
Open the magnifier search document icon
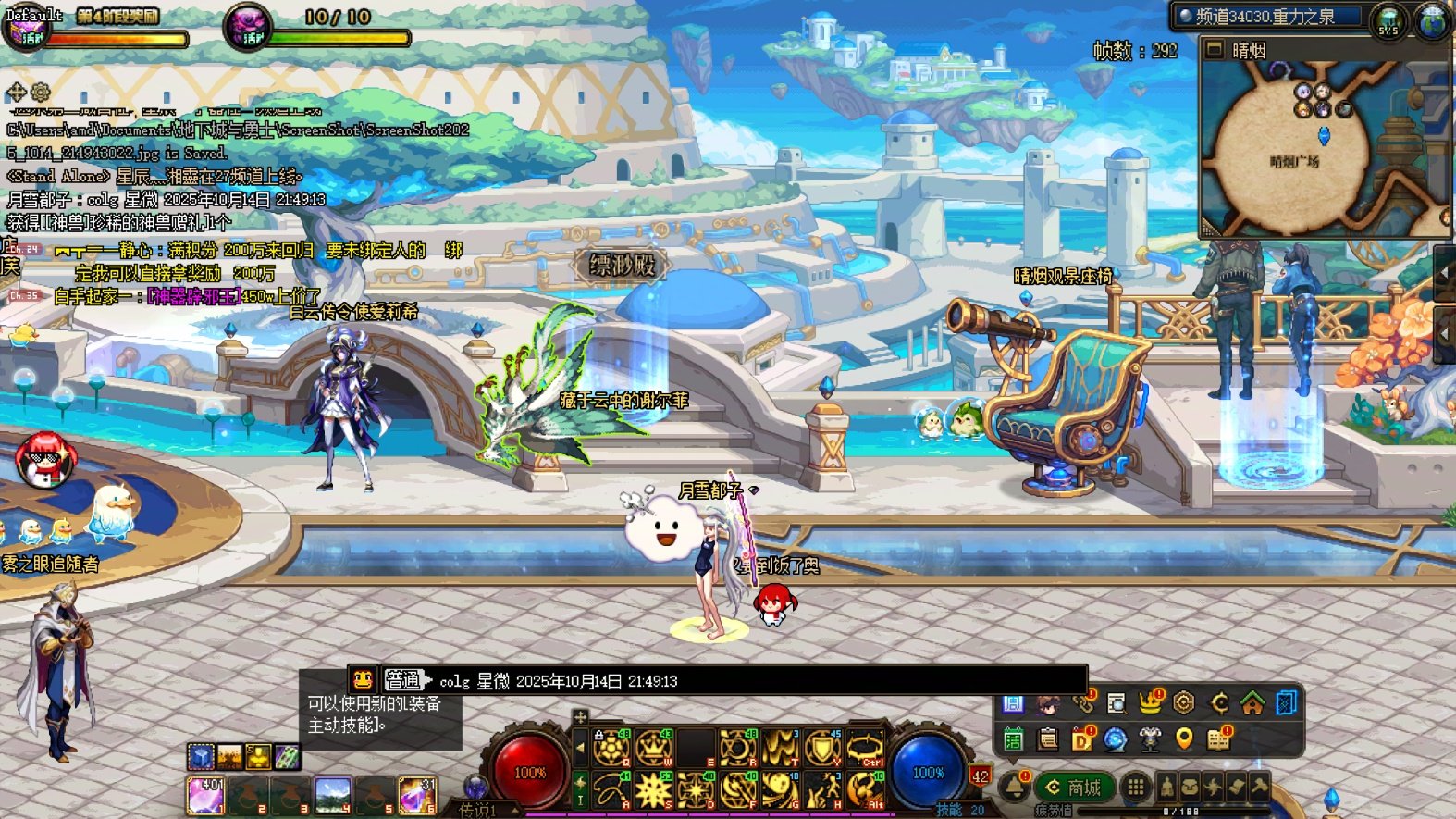[1117, 704]
